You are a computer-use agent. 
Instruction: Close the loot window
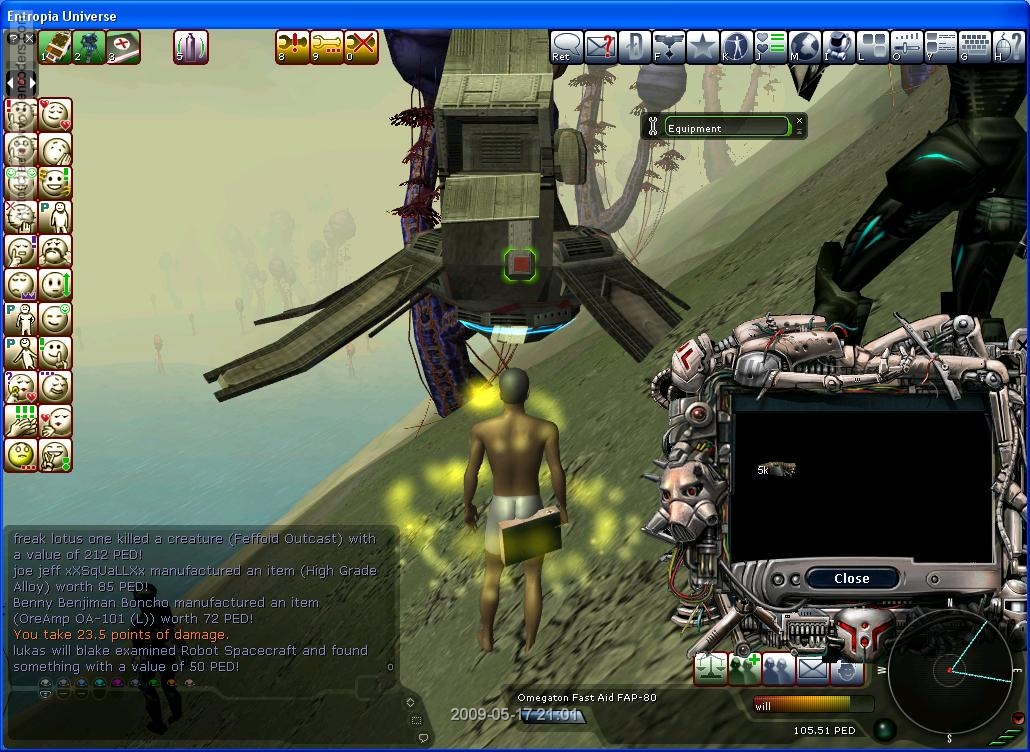click(851, 578)
